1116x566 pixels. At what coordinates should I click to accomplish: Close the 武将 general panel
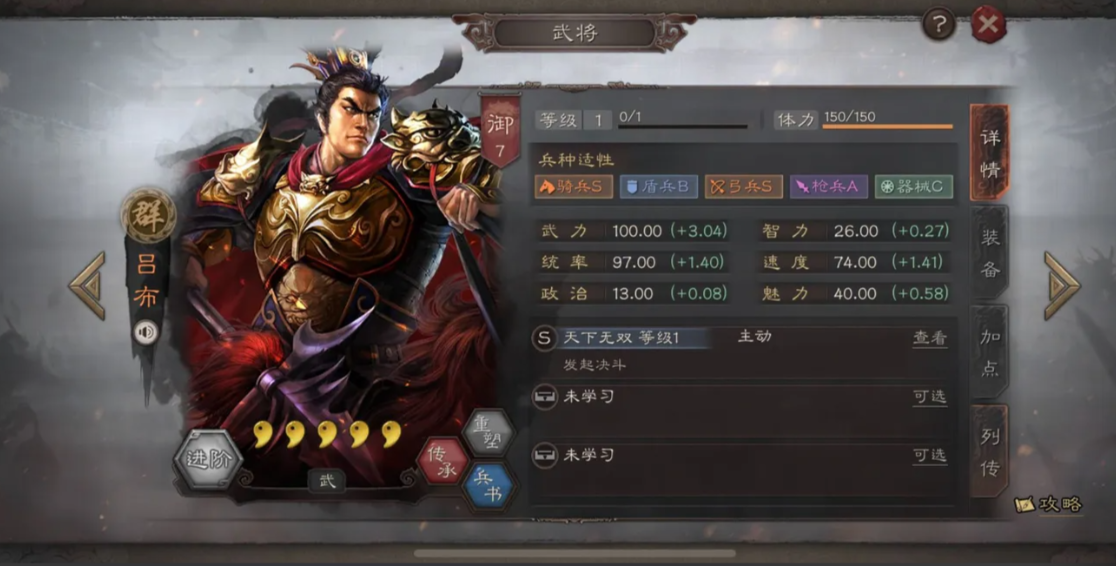coord(989,24)
